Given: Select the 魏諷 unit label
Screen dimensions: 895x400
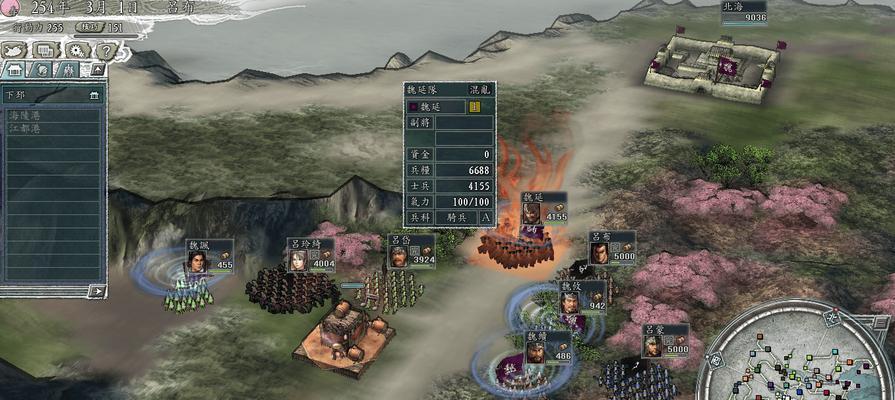Looking at the screenshot, I should (208, 255).
